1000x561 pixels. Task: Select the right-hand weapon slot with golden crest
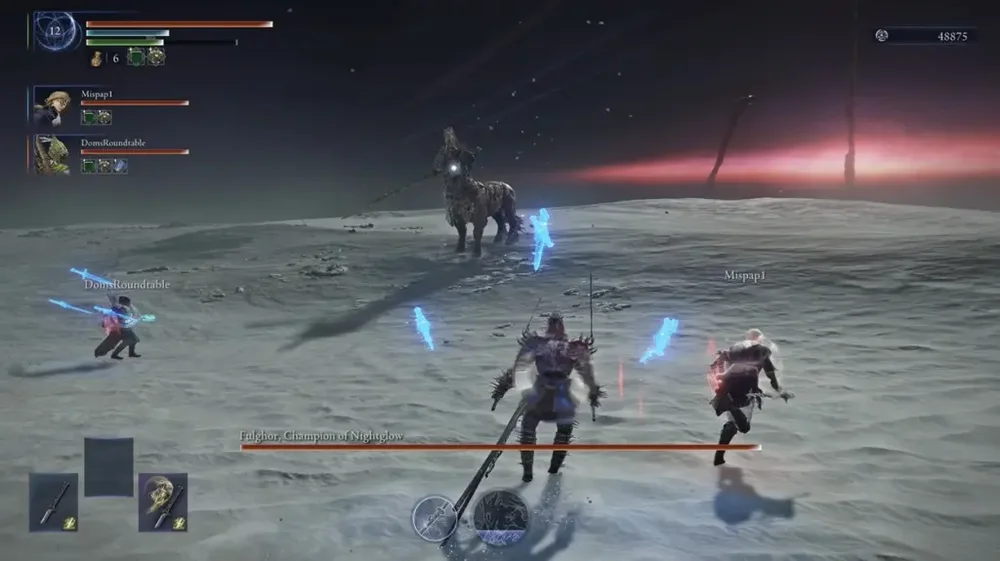[163, 502]
